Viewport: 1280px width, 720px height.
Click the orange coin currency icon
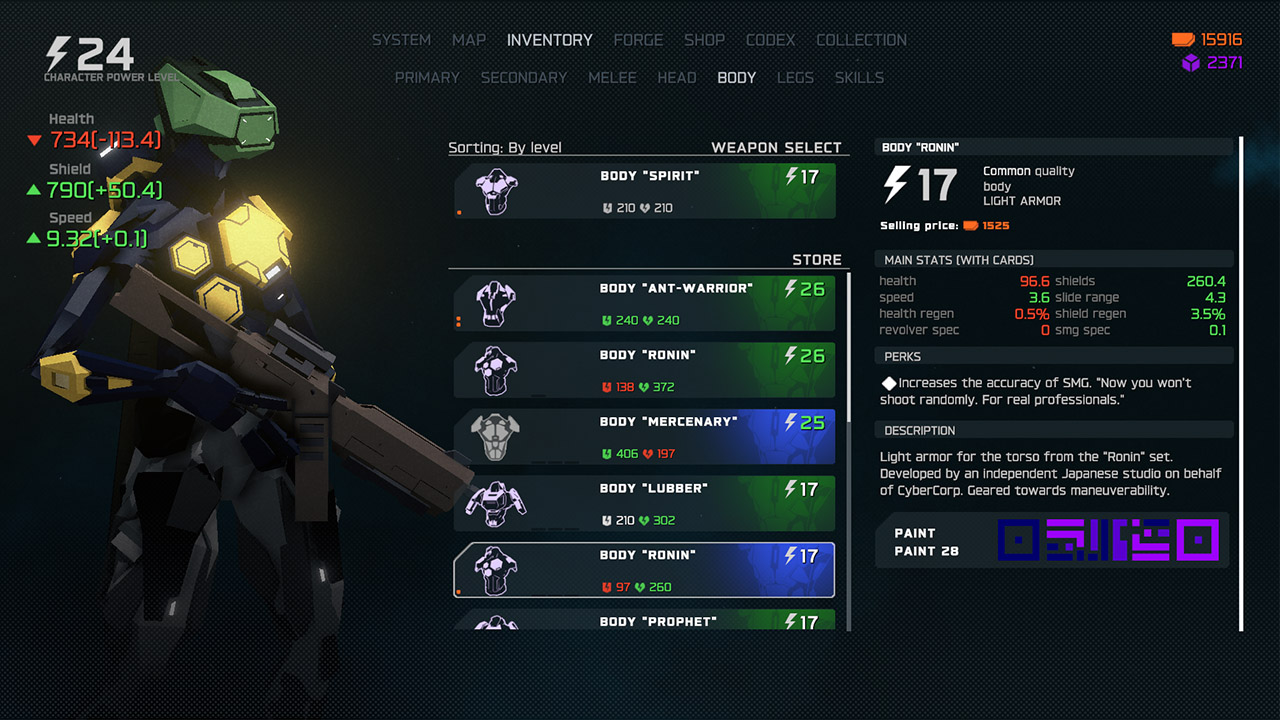pos(1181,40)
